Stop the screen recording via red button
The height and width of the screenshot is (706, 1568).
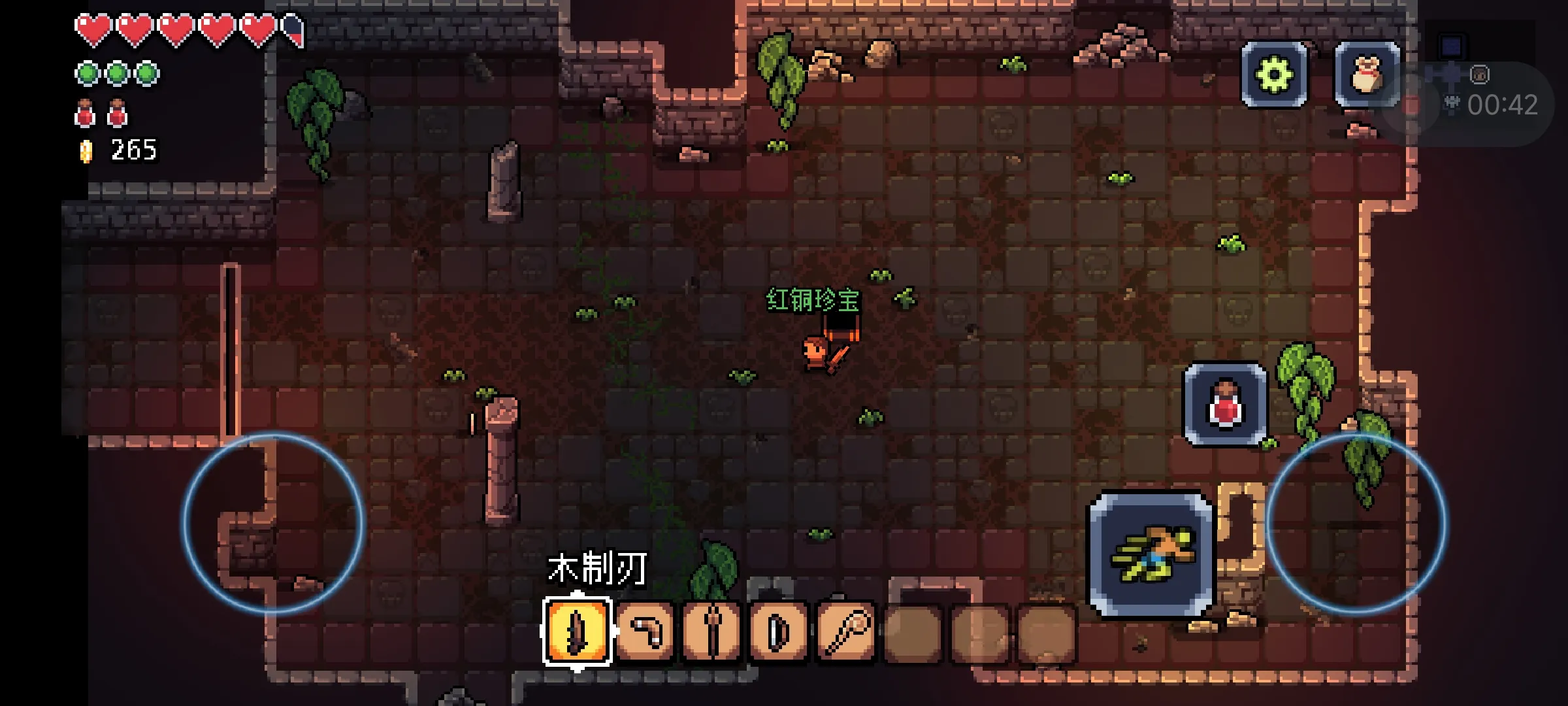click(1413, 105)
